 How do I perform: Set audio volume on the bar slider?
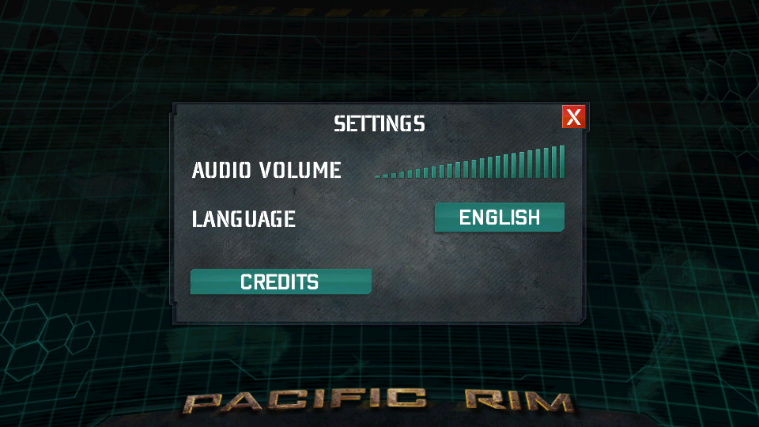pos(470,164)
